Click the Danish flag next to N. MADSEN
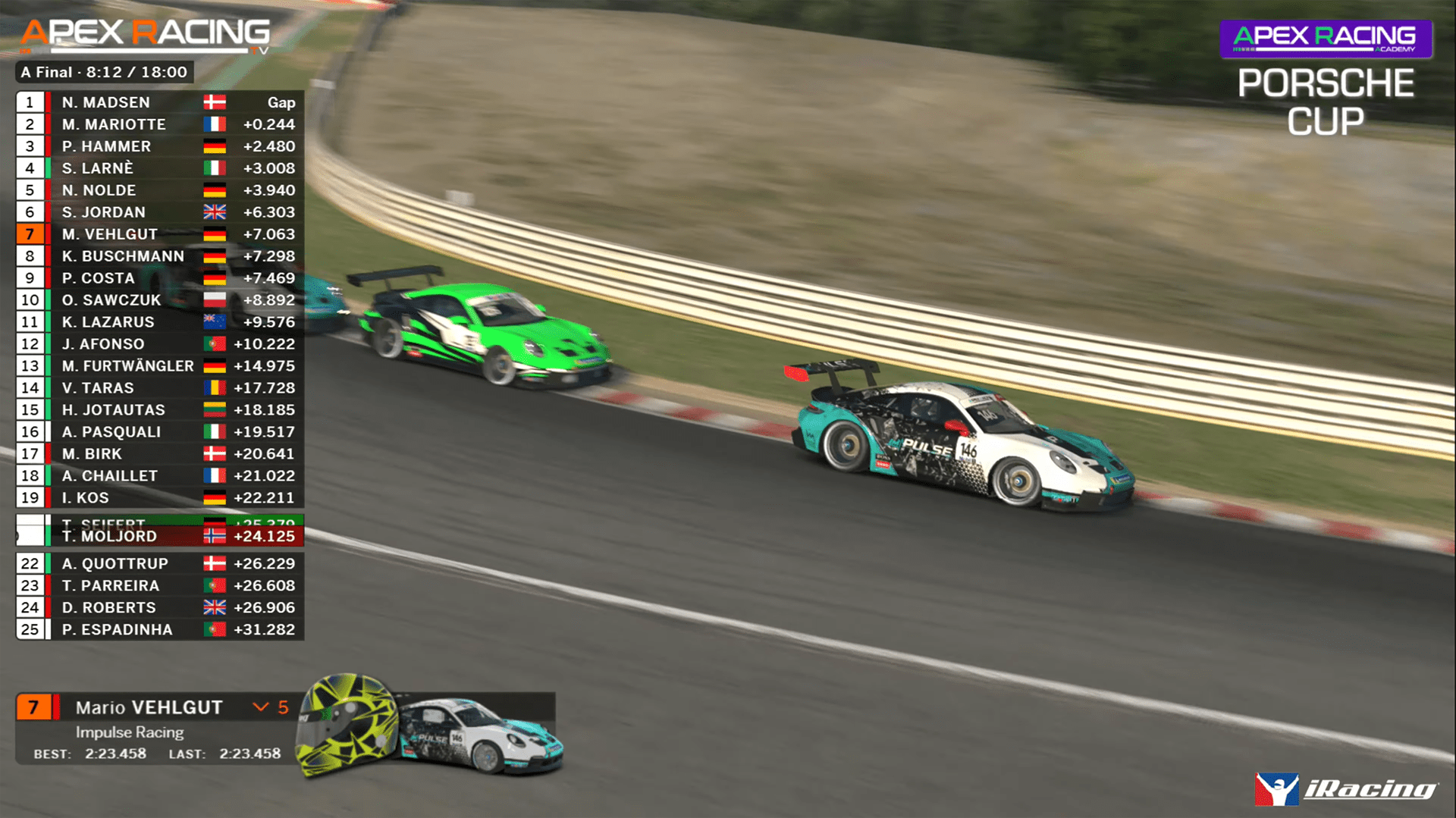1456x818 pixels. [x=215, y=102]
